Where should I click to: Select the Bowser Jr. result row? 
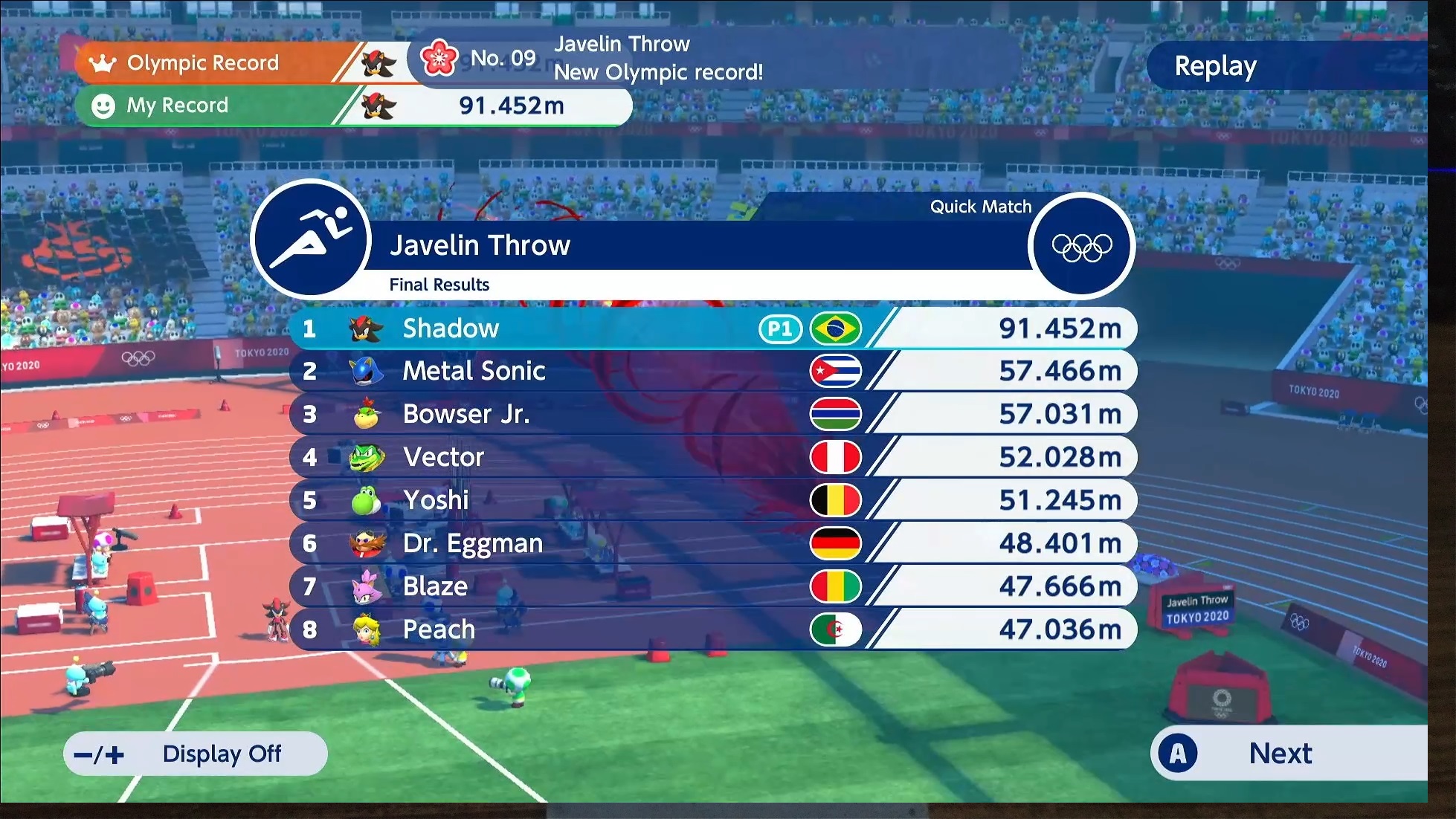[x=712, y=414]
